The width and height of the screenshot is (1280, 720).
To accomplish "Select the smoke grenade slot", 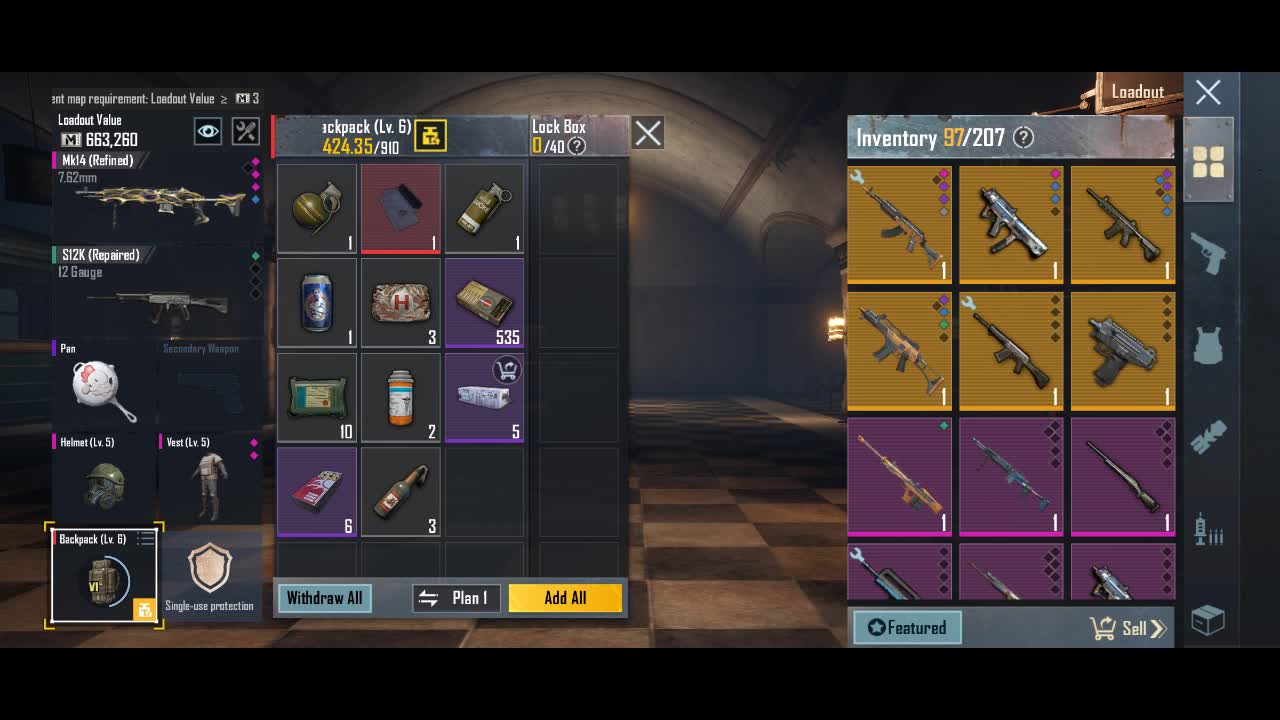I will click(x=485, y=208).
